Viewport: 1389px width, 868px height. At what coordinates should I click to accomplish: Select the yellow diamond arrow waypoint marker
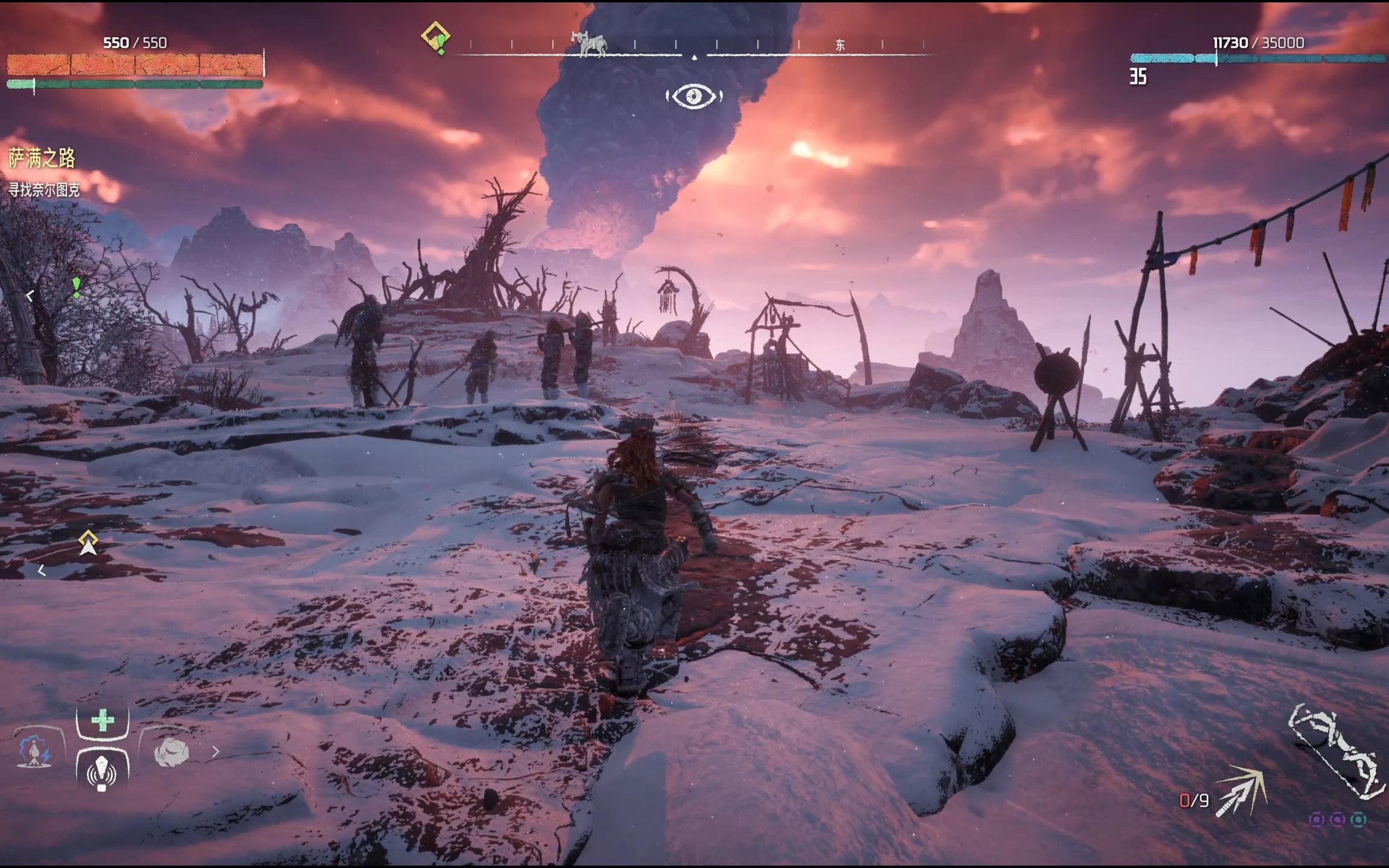(88, 543)
